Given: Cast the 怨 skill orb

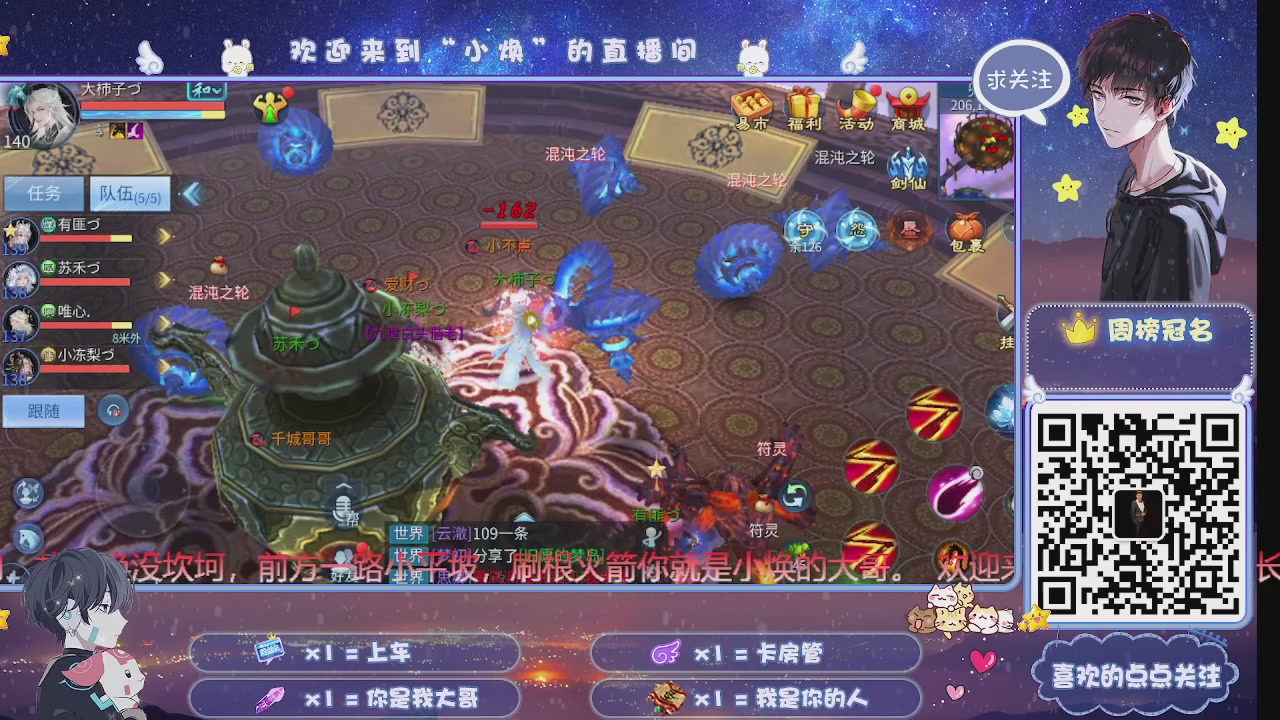Looking at the screenshot, I should (x=858, y=230).
